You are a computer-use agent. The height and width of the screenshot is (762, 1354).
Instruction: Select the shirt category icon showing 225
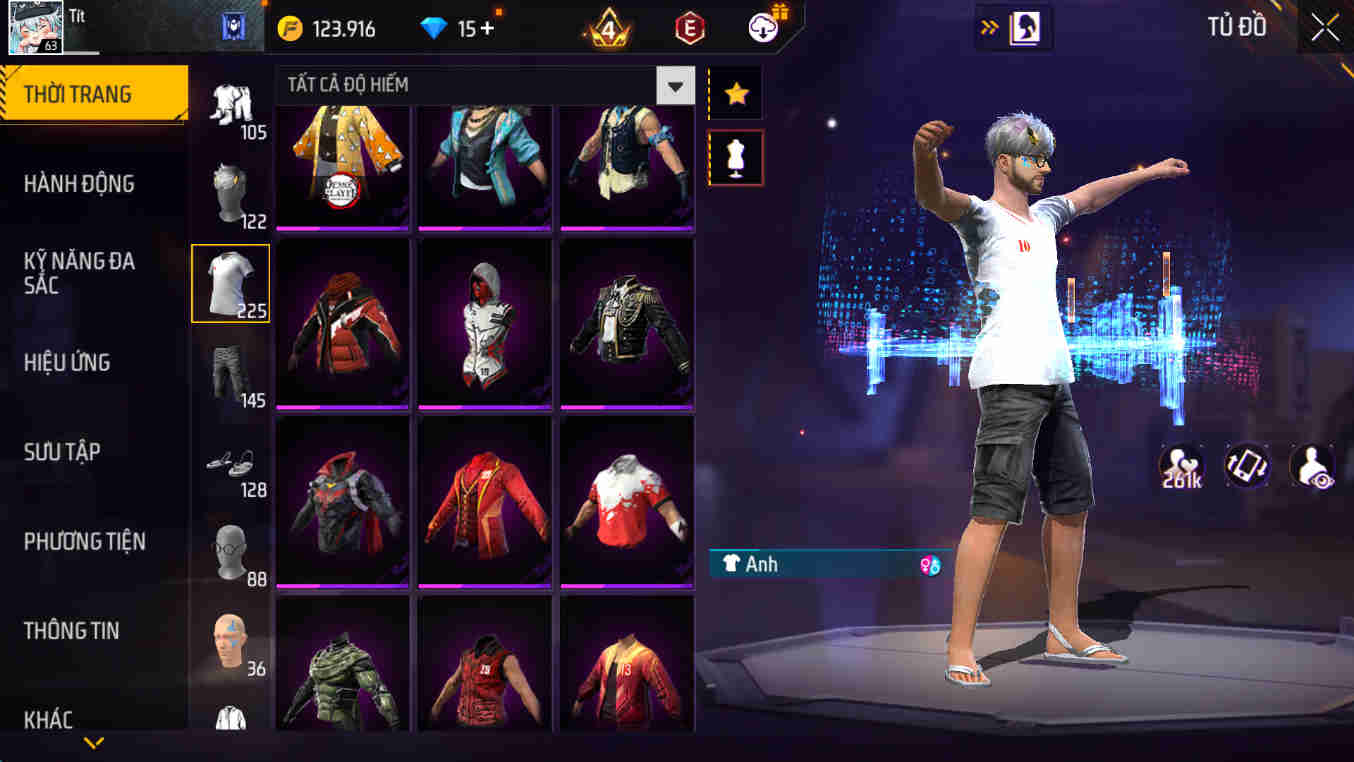[230, 283]
